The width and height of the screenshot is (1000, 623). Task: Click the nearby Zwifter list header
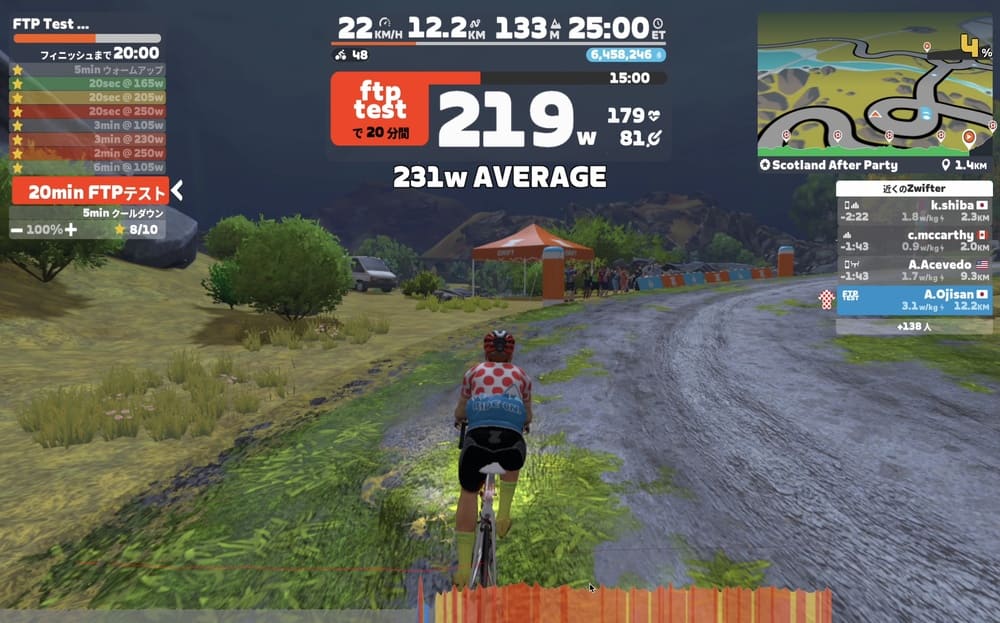pyautogui.click(x=914, y=188)
